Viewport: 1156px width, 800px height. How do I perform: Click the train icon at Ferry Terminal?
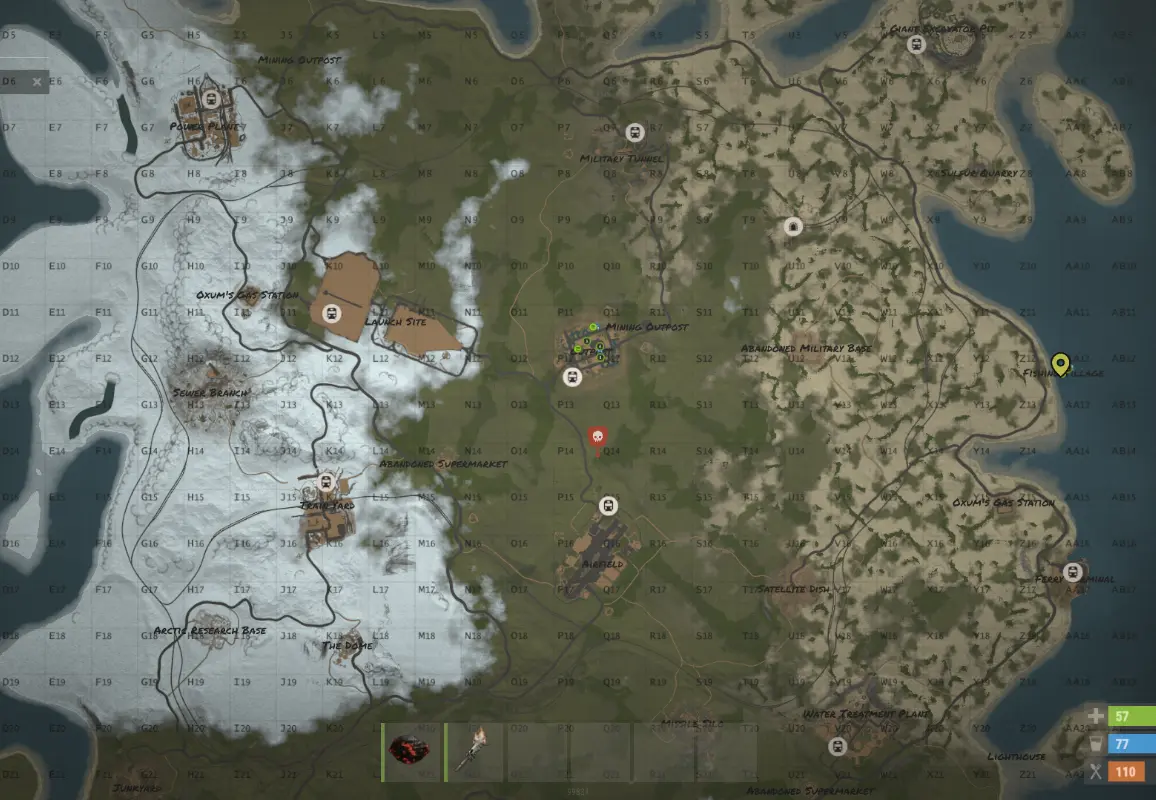click(x=1073, y=572)
